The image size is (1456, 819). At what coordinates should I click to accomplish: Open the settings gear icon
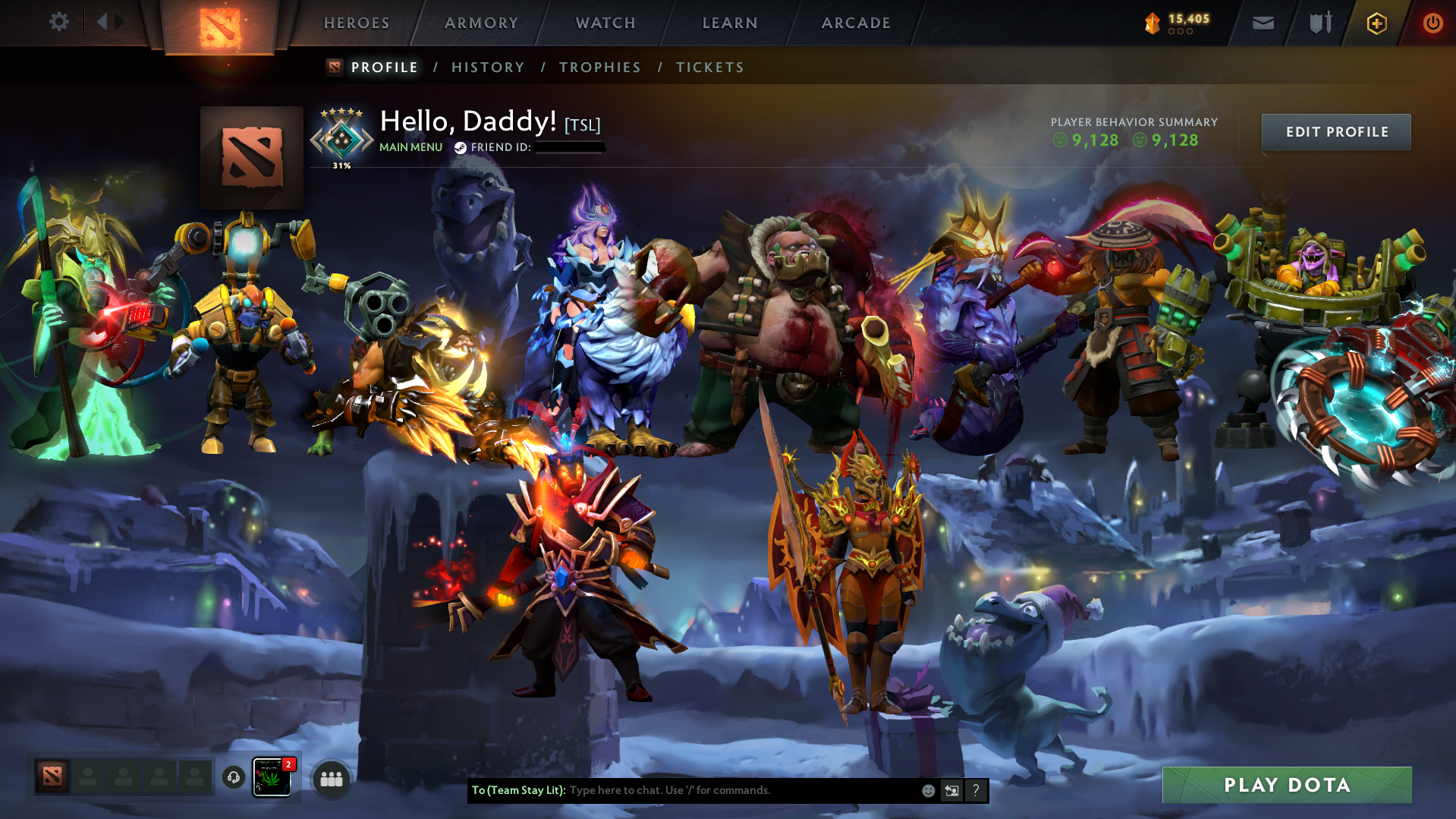click(x=58, y=21)
